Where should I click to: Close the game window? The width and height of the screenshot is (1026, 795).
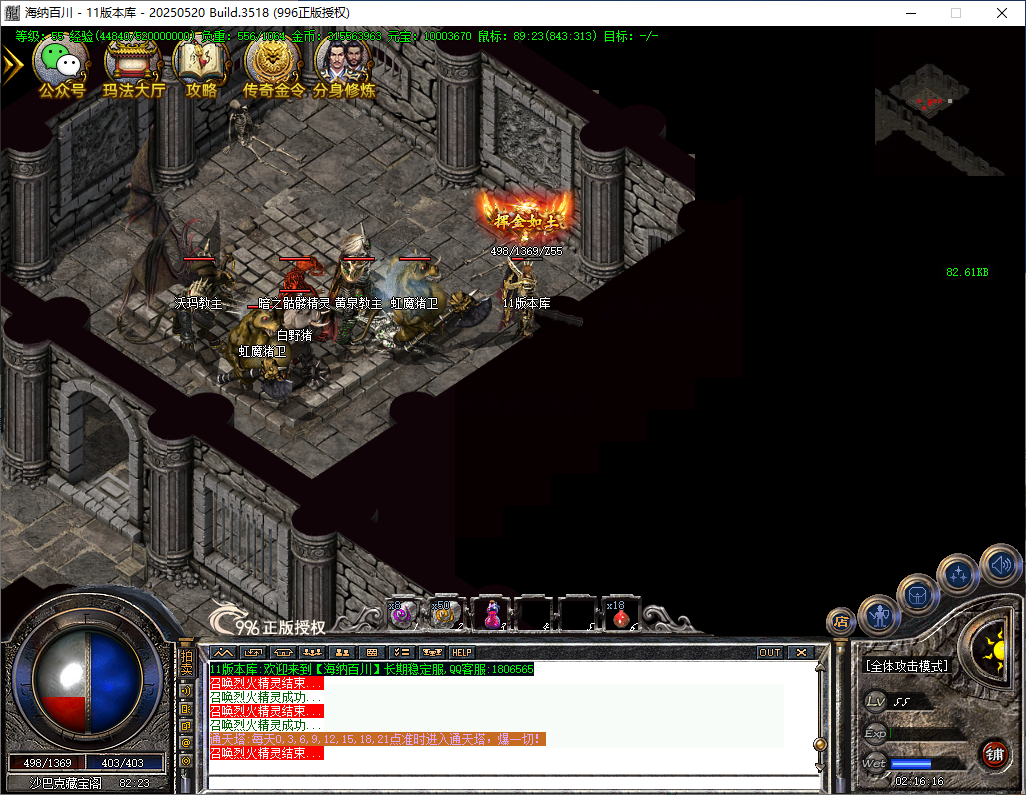1002,13
